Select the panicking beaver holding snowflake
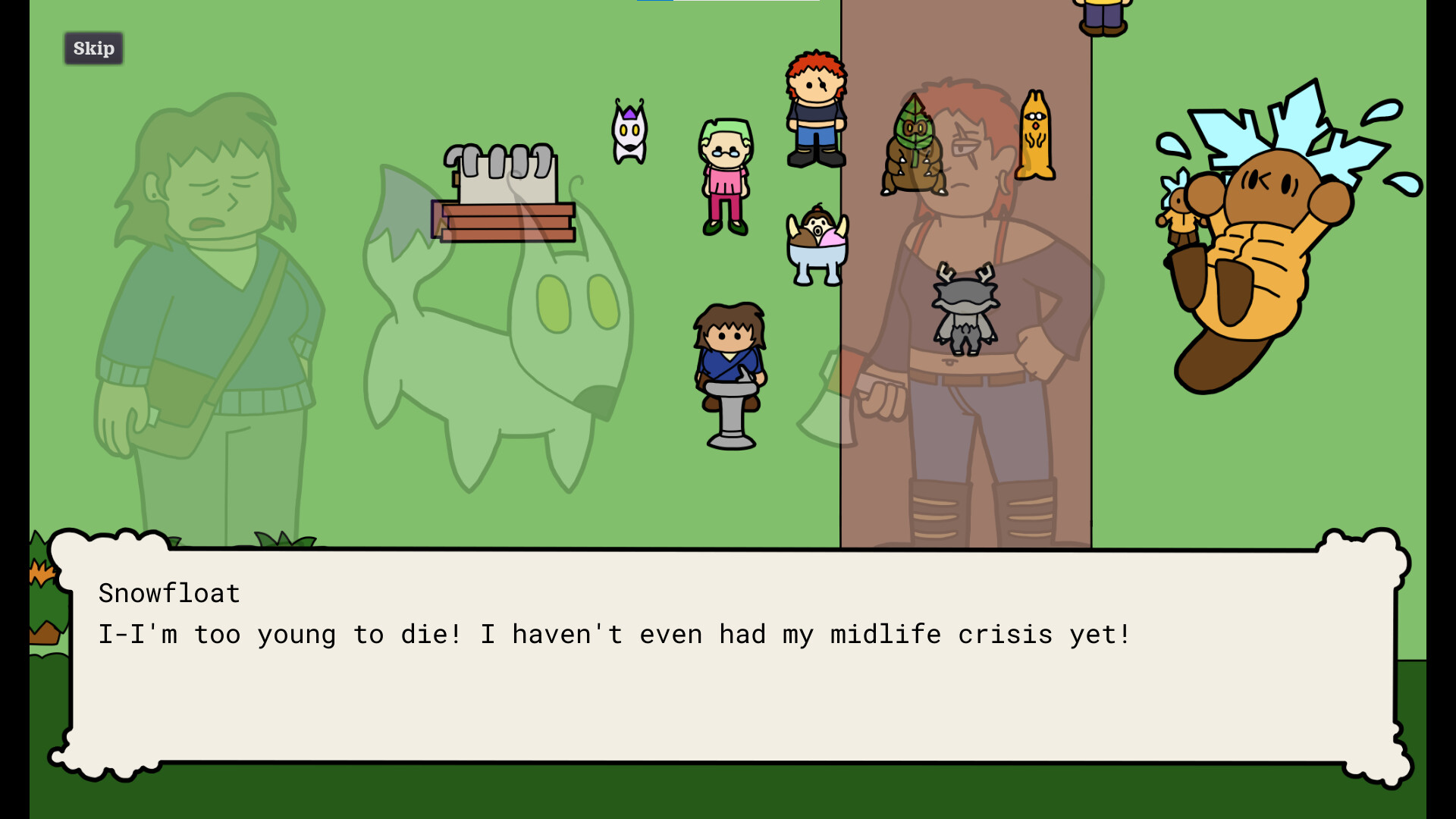 click(x=1266, y=227)
